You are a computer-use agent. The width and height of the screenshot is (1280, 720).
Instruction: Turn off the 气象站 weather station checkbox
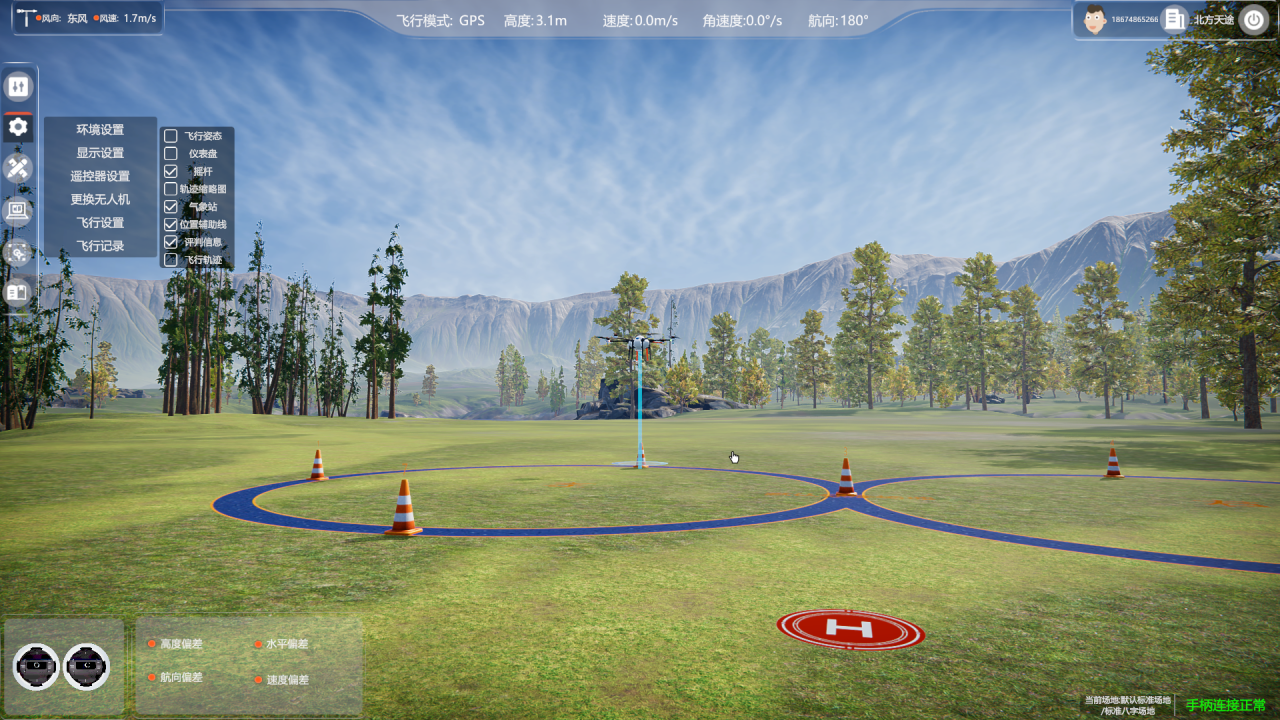tap(171, 206)
